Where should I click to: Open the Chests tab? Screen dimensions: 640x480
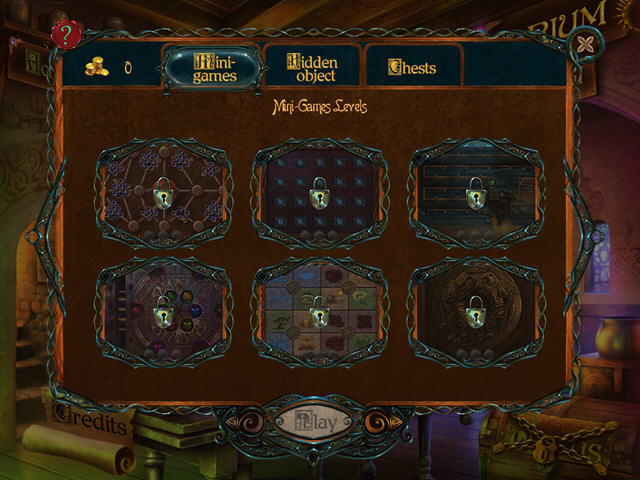coord(412,68)
